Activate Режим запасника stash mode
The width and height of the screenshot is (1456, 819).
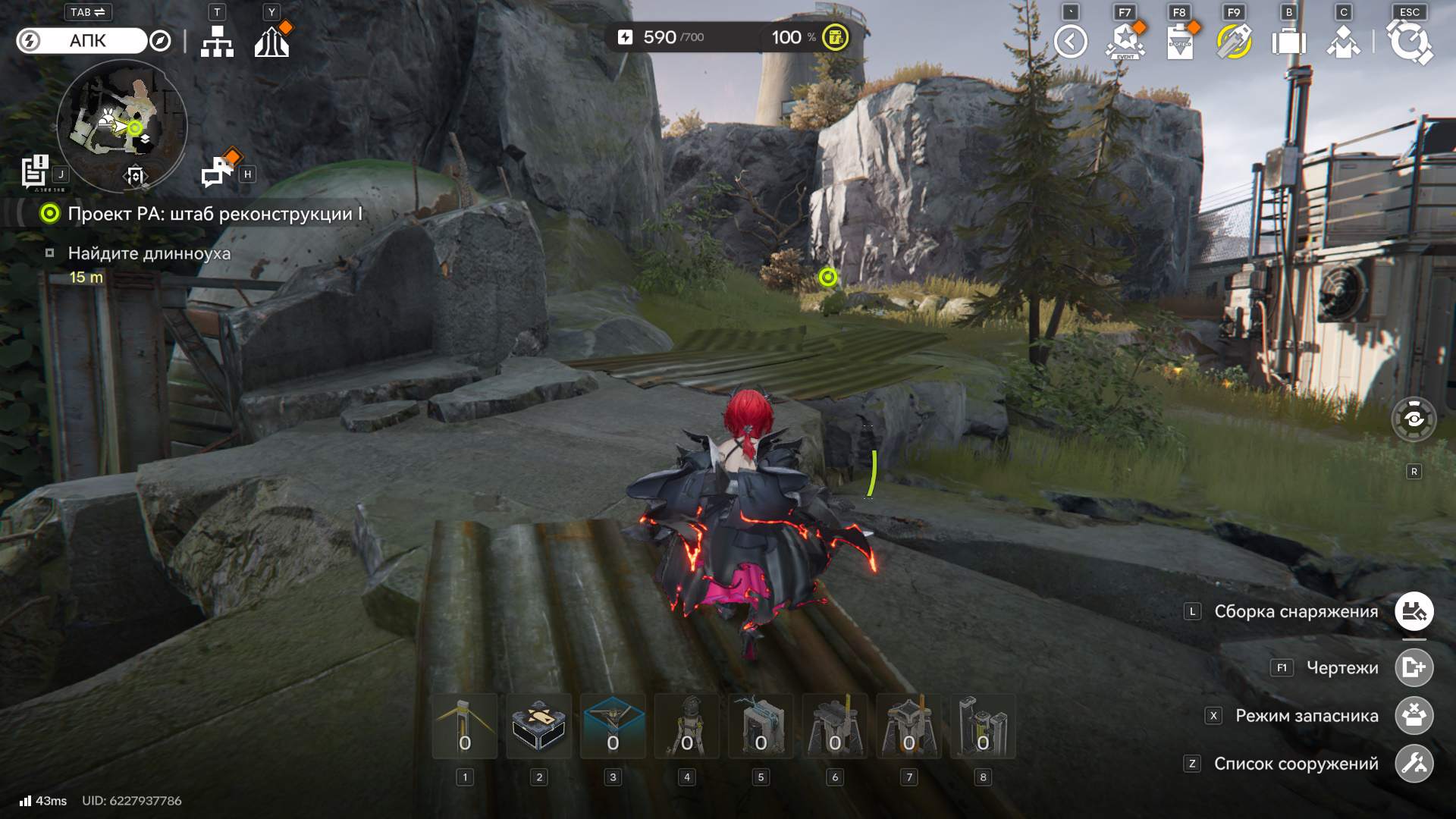click(1414, 716)
